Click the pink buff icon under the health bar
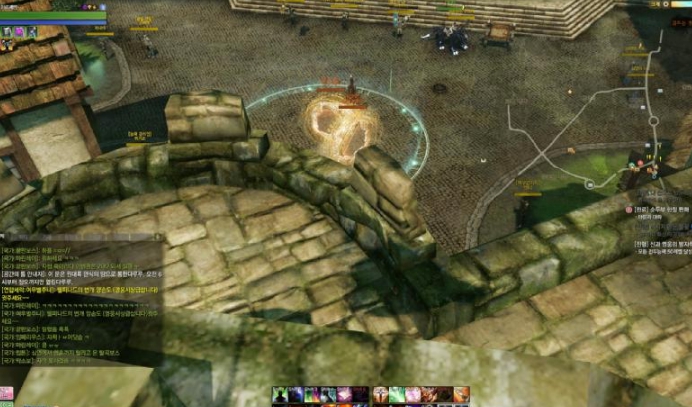 (18, 32)
